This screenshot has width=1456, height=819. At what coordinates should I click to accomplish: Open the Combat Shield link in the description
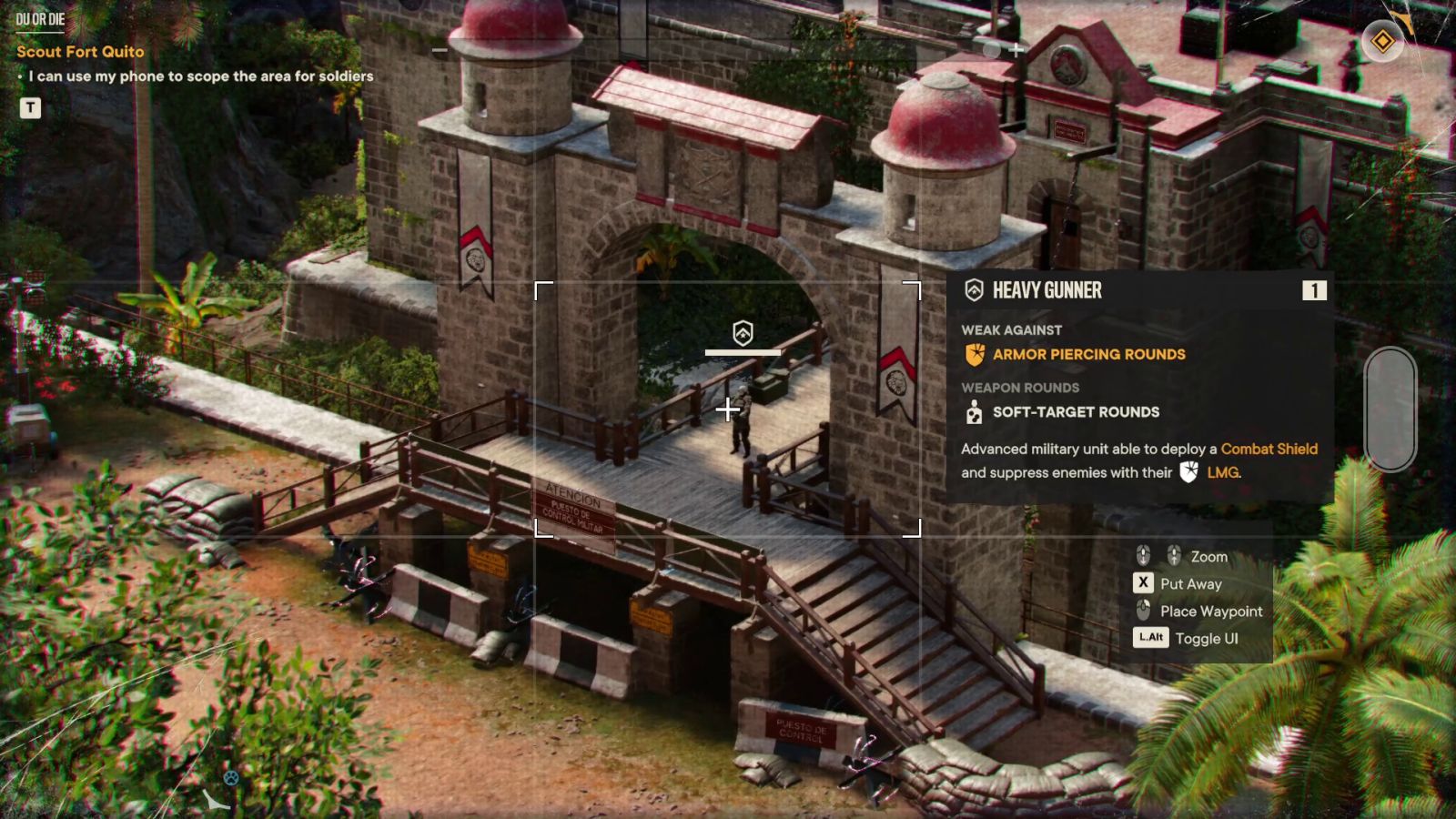1269,449
